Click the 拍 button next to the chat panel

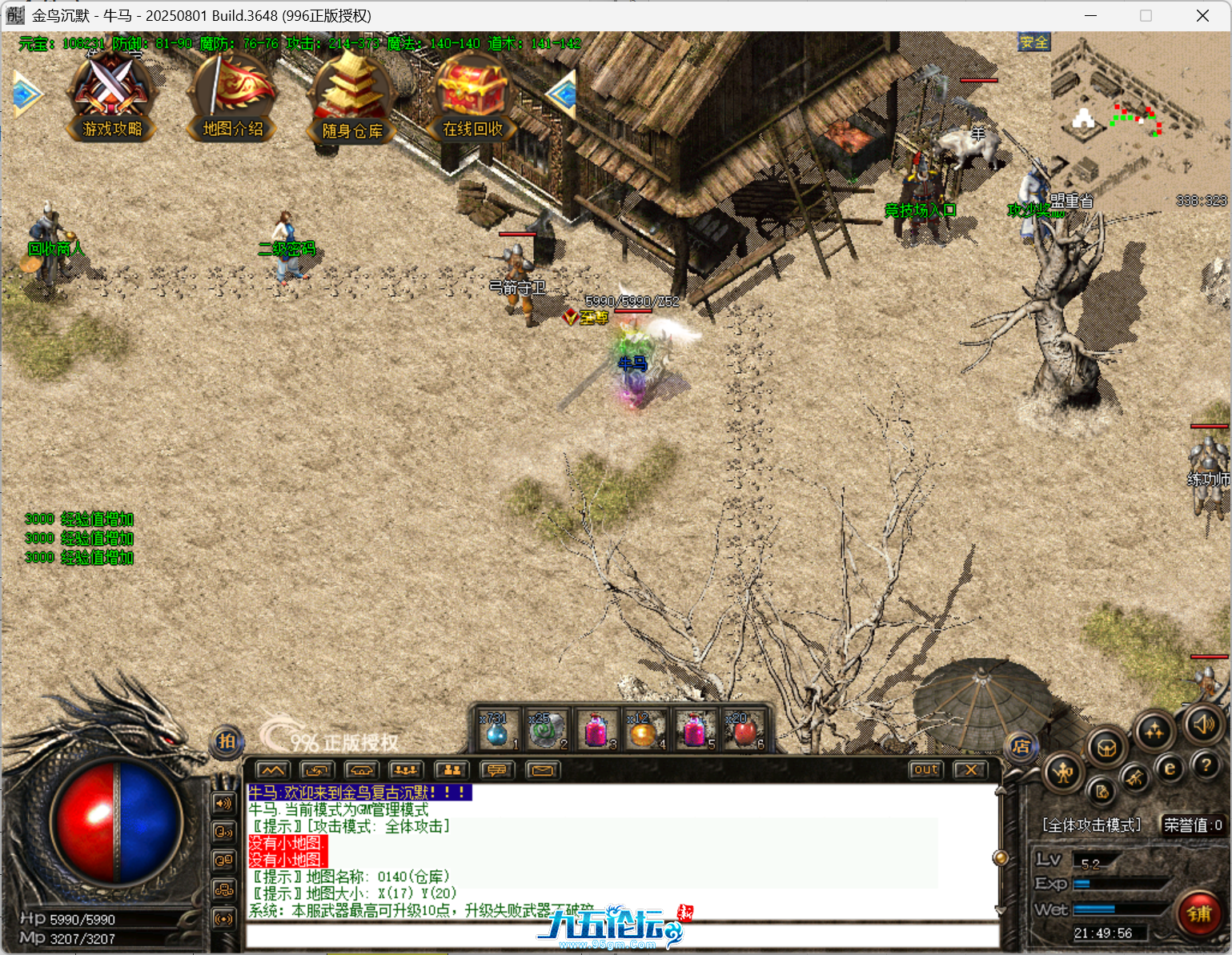[227, 742]
